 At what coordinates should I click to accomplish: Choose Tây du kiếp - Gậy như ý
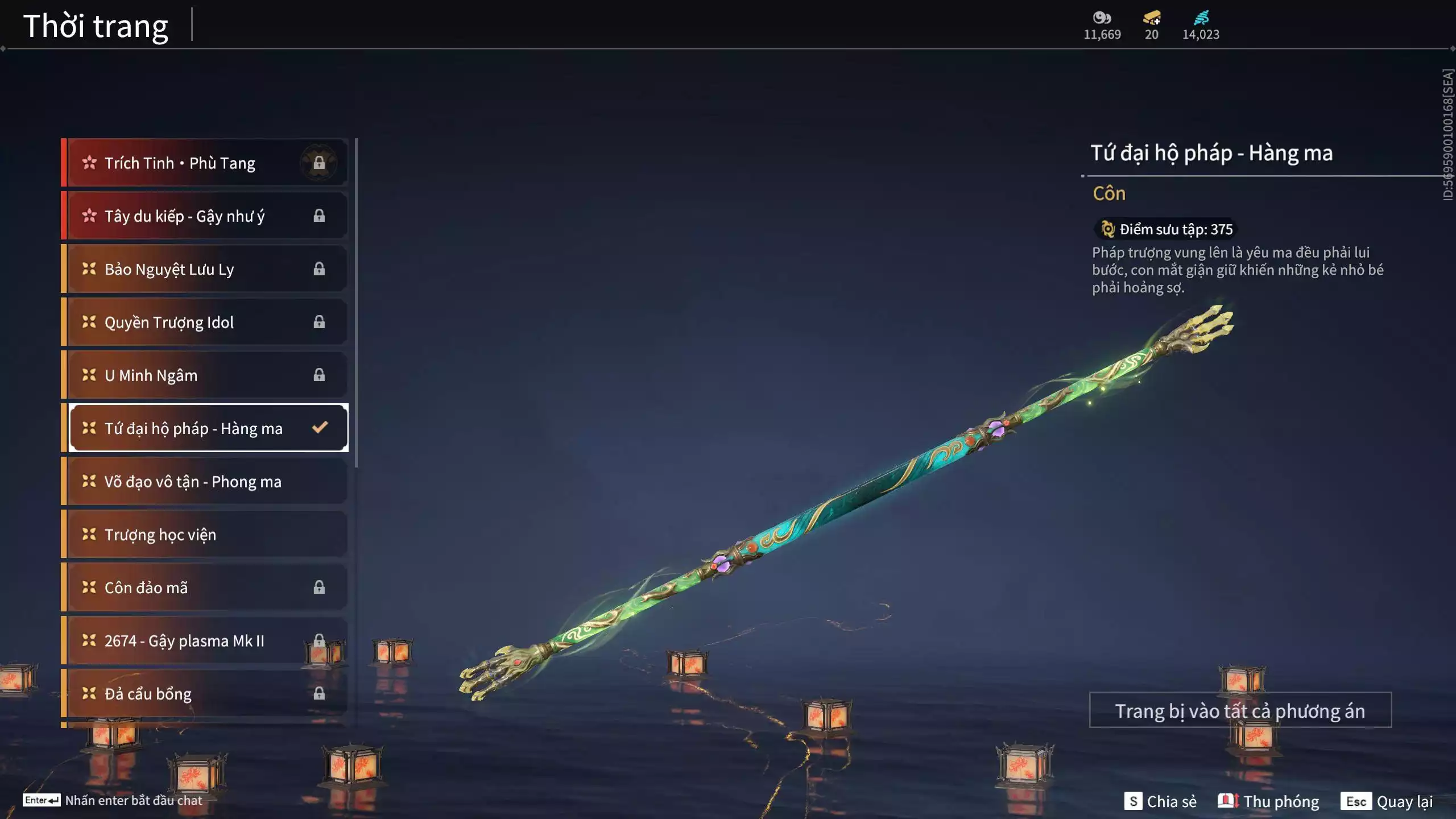(x=205, y=216)
